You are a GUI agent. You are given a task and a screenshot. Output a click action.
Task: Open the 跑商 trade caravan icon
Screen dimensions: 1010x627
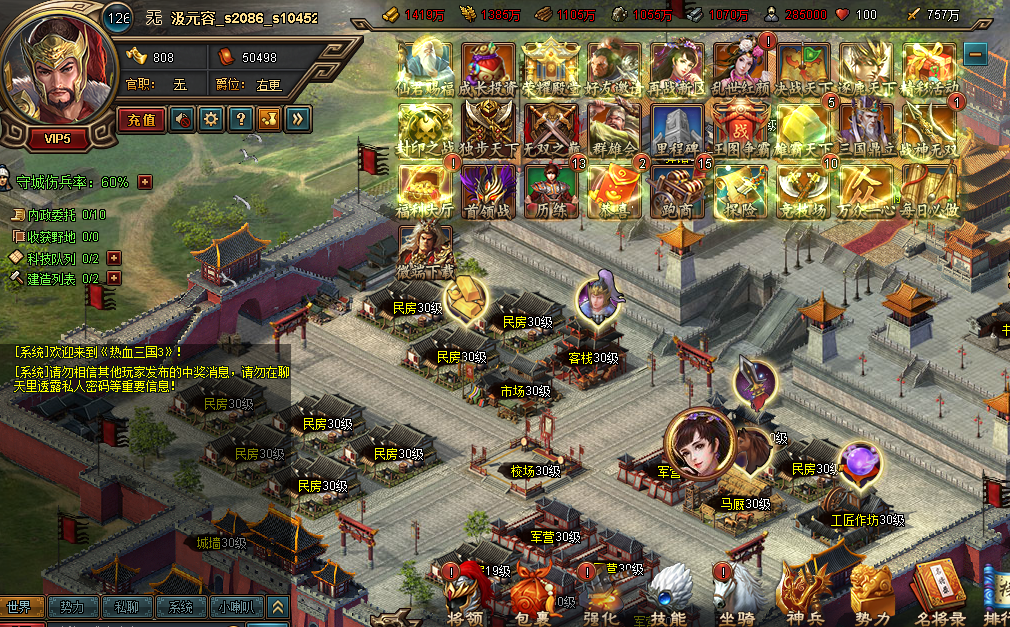pyautogui.click(x=678, y=188)
